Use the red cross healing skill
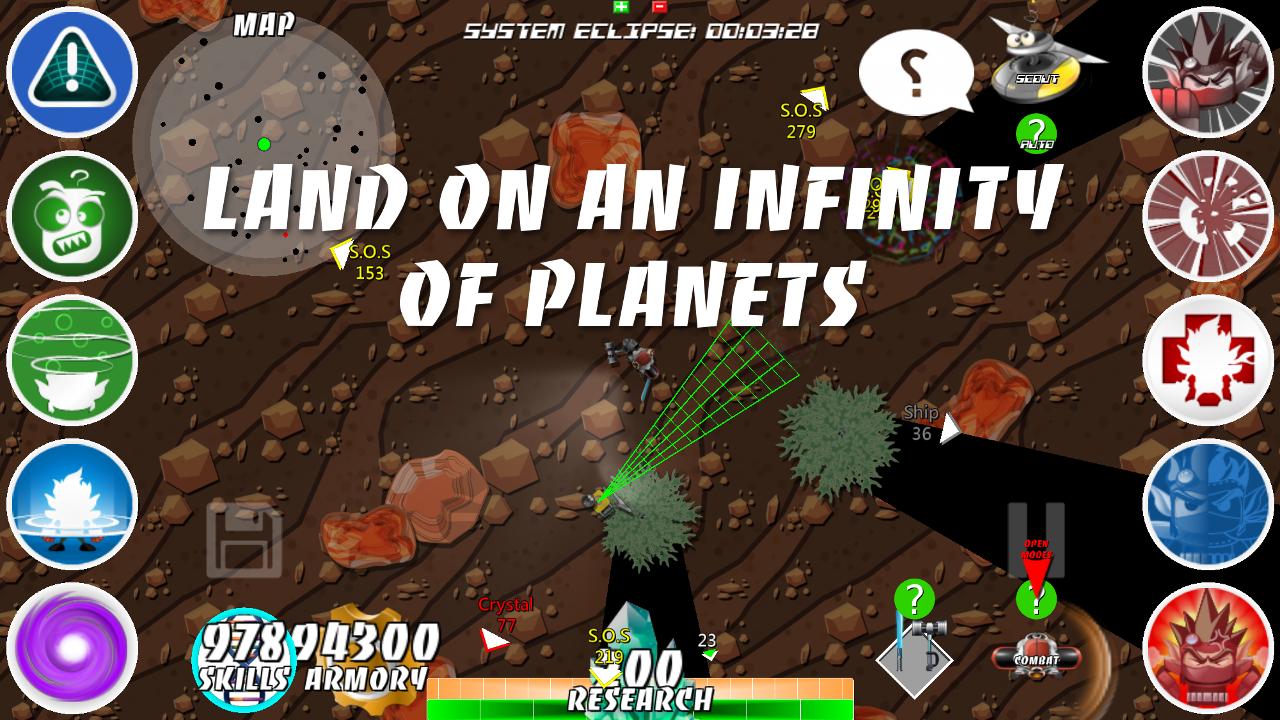The width and height of the screenshot is (1280, 720). (x=1210, y=360)
